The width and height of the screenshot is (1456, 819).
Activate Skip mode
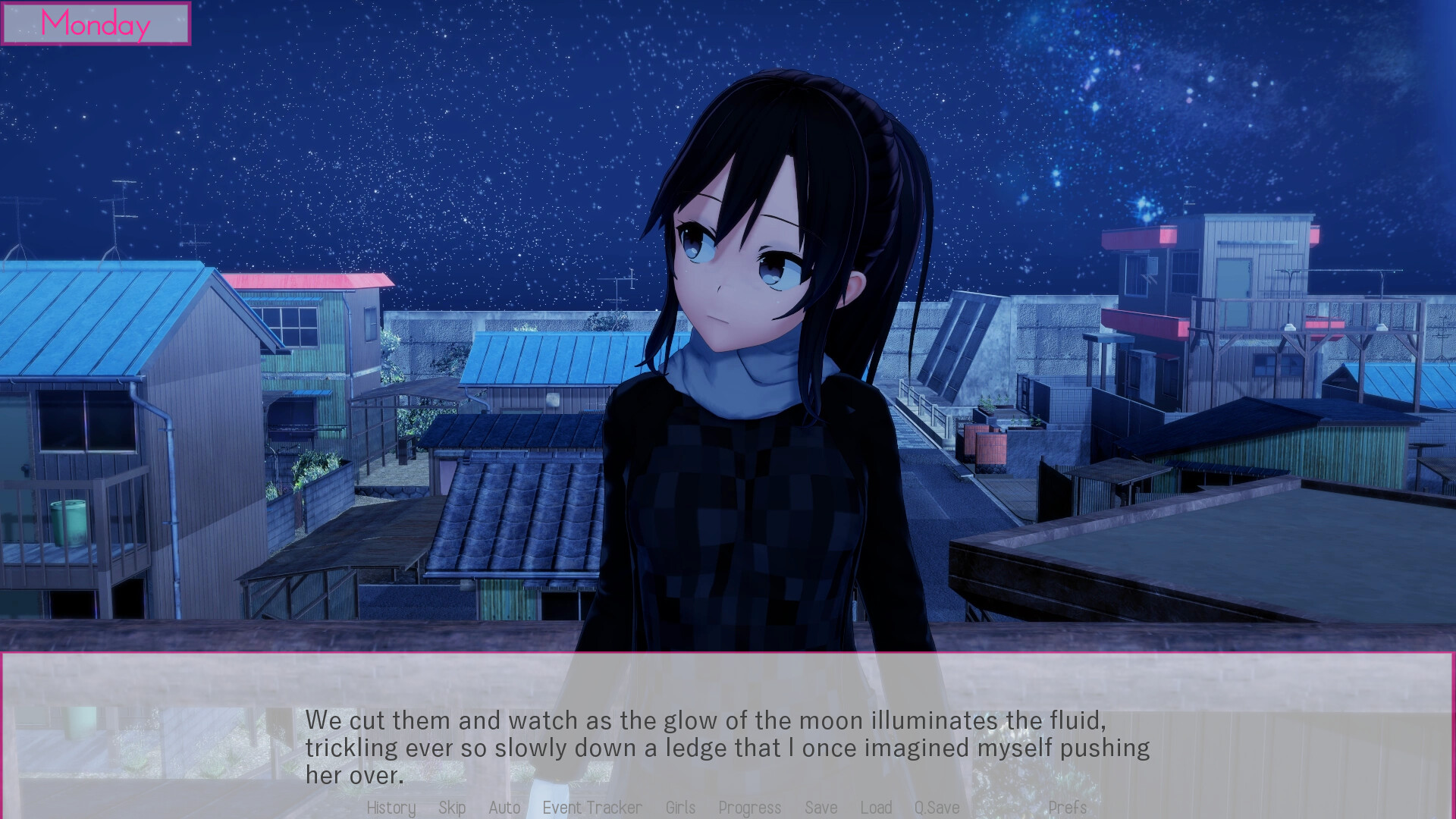coord(452,808)
